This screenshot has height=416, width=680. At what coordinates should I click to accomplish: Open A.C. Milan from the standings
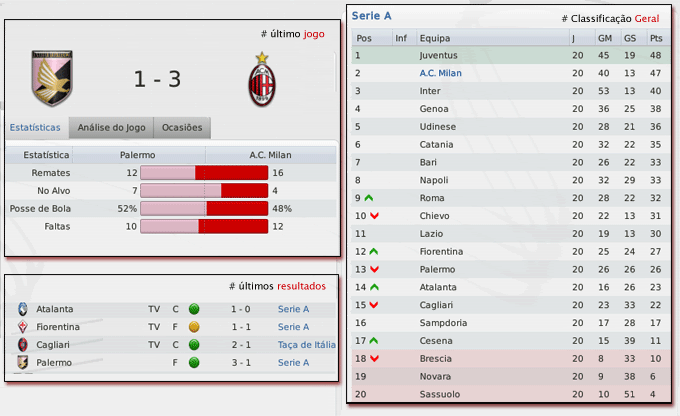coord(441,73)
